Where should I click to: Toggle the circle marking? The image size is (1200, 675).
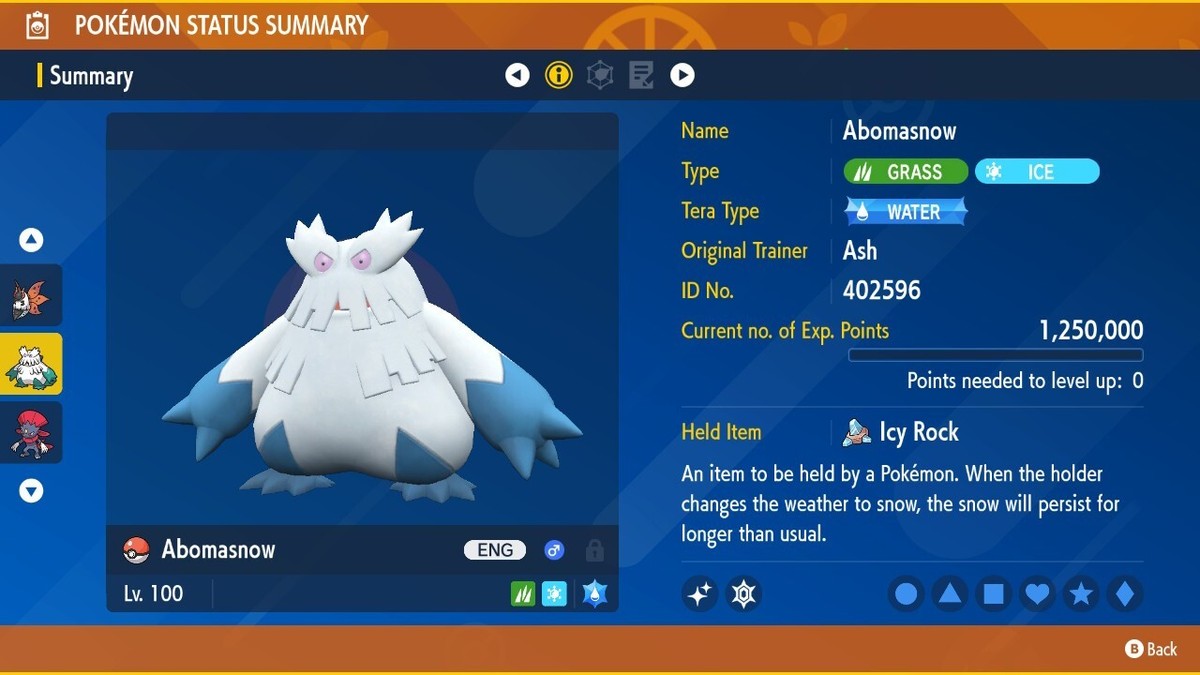906,594
